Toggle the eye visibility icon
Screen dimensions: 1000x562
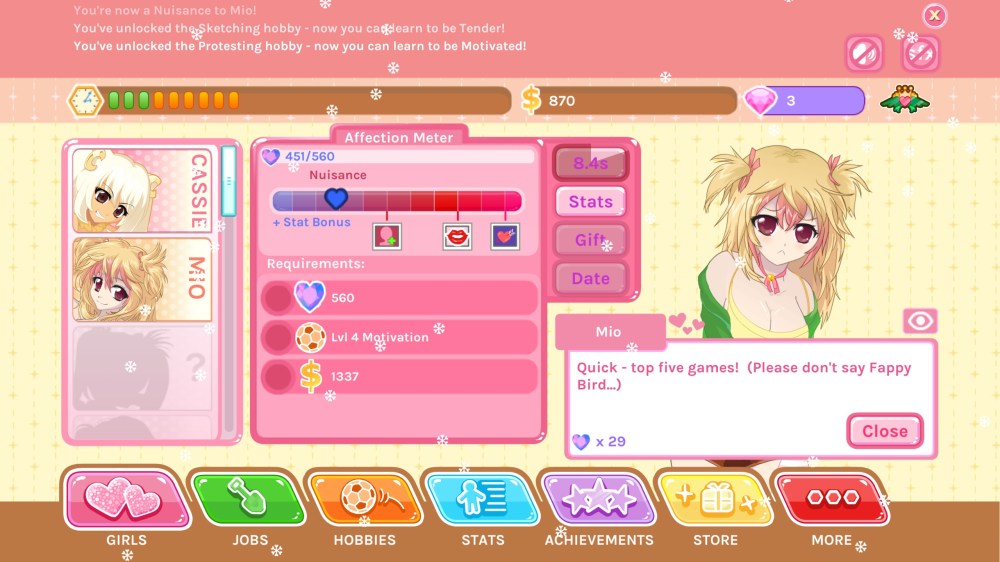click(919, 321)
